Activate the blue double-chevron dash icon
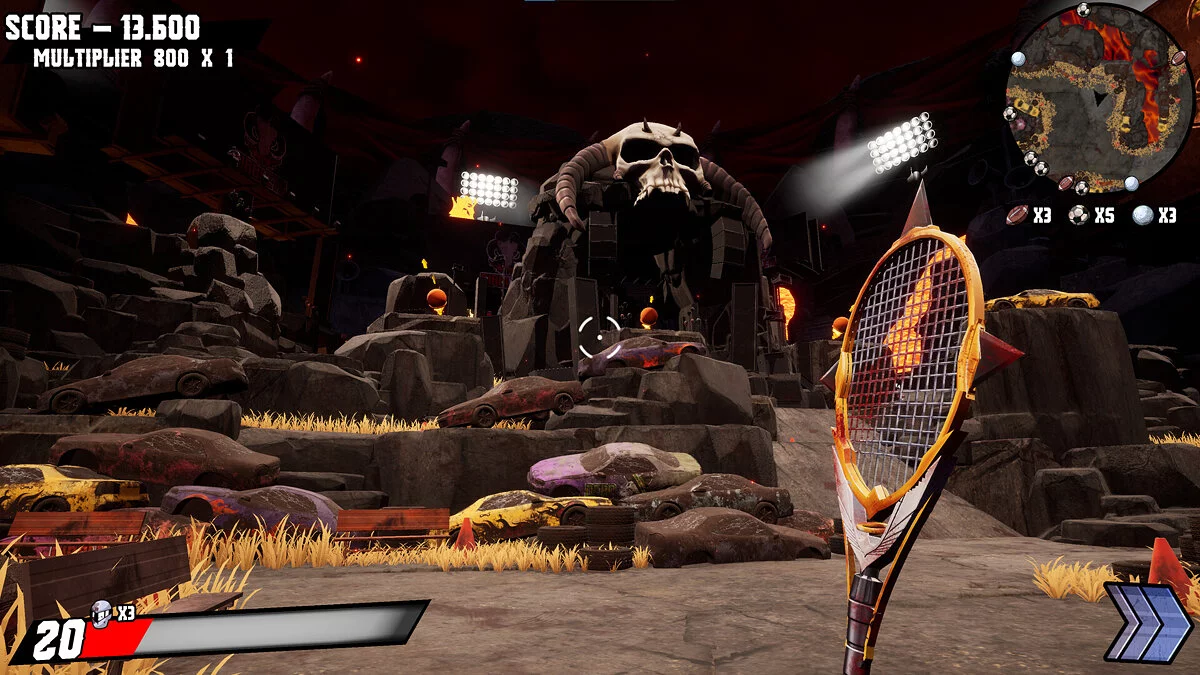The width and height of the screenshot is (1200, 675). pyautogui.click(x=1148, y=623)
